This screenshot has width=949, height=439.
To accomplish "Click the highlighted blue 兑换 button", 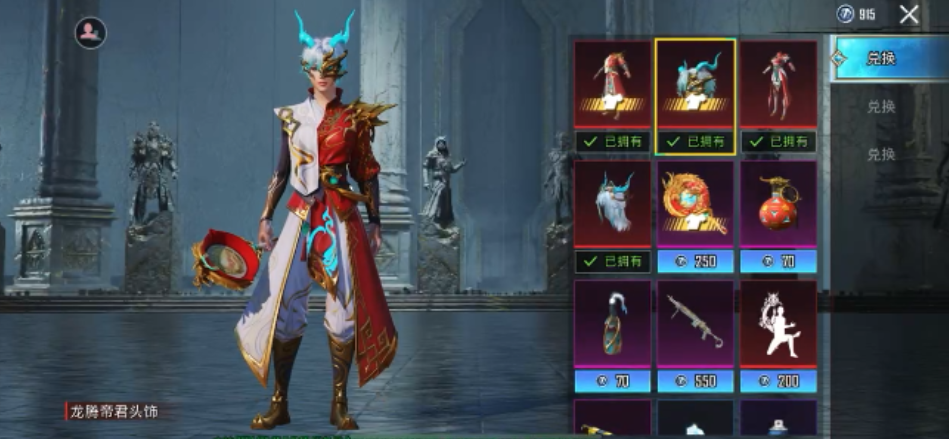I will tap(881, 58).
